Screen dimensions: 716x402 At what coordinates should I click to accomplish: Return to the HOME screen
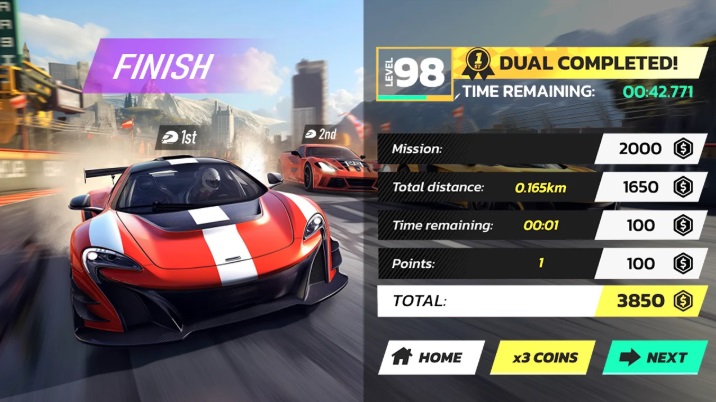[429, 357]
